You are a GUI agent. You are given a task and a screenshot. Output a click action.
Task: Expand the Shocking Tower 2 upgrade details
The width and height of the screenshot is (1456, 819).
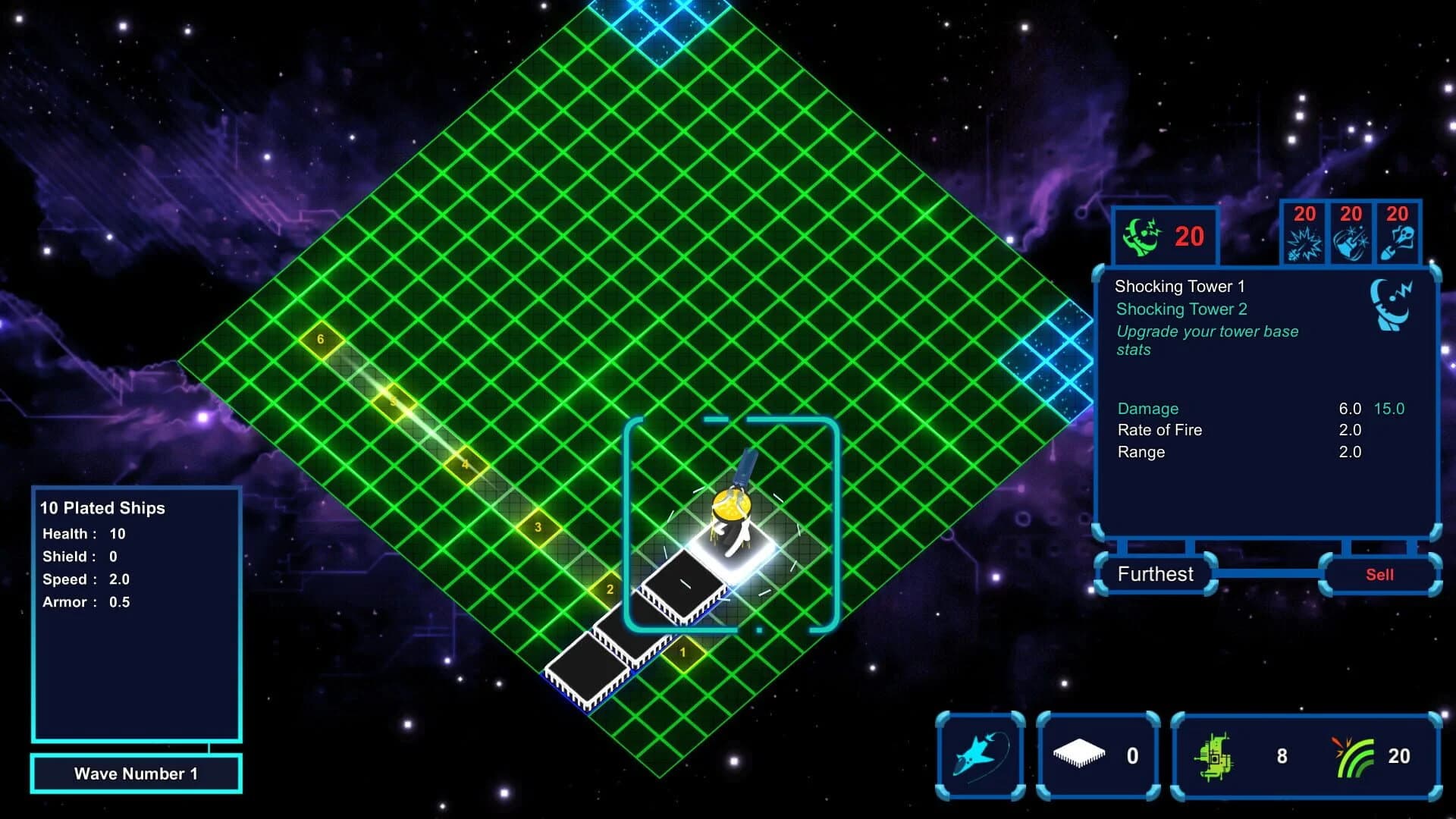point(1182,309)
